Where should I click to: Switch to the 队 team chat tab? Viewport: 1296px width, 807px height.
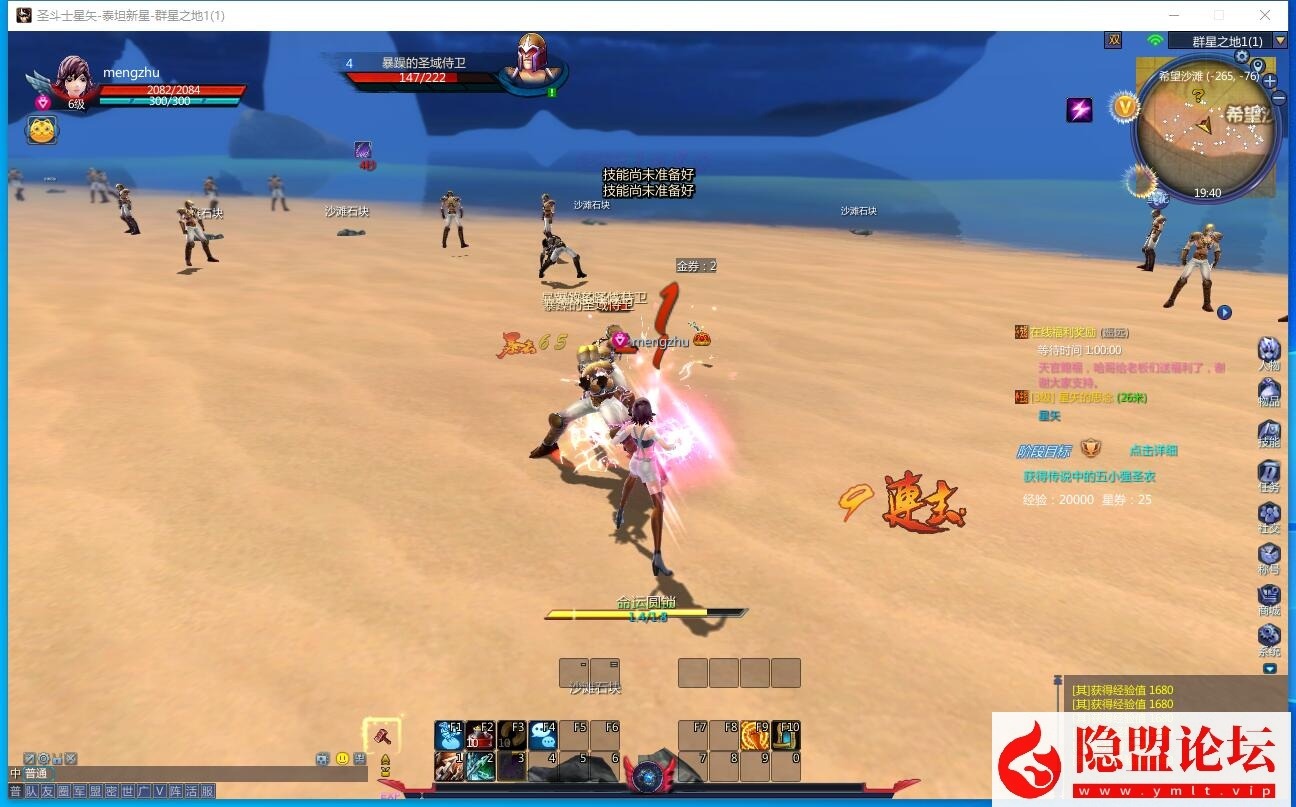32,791
